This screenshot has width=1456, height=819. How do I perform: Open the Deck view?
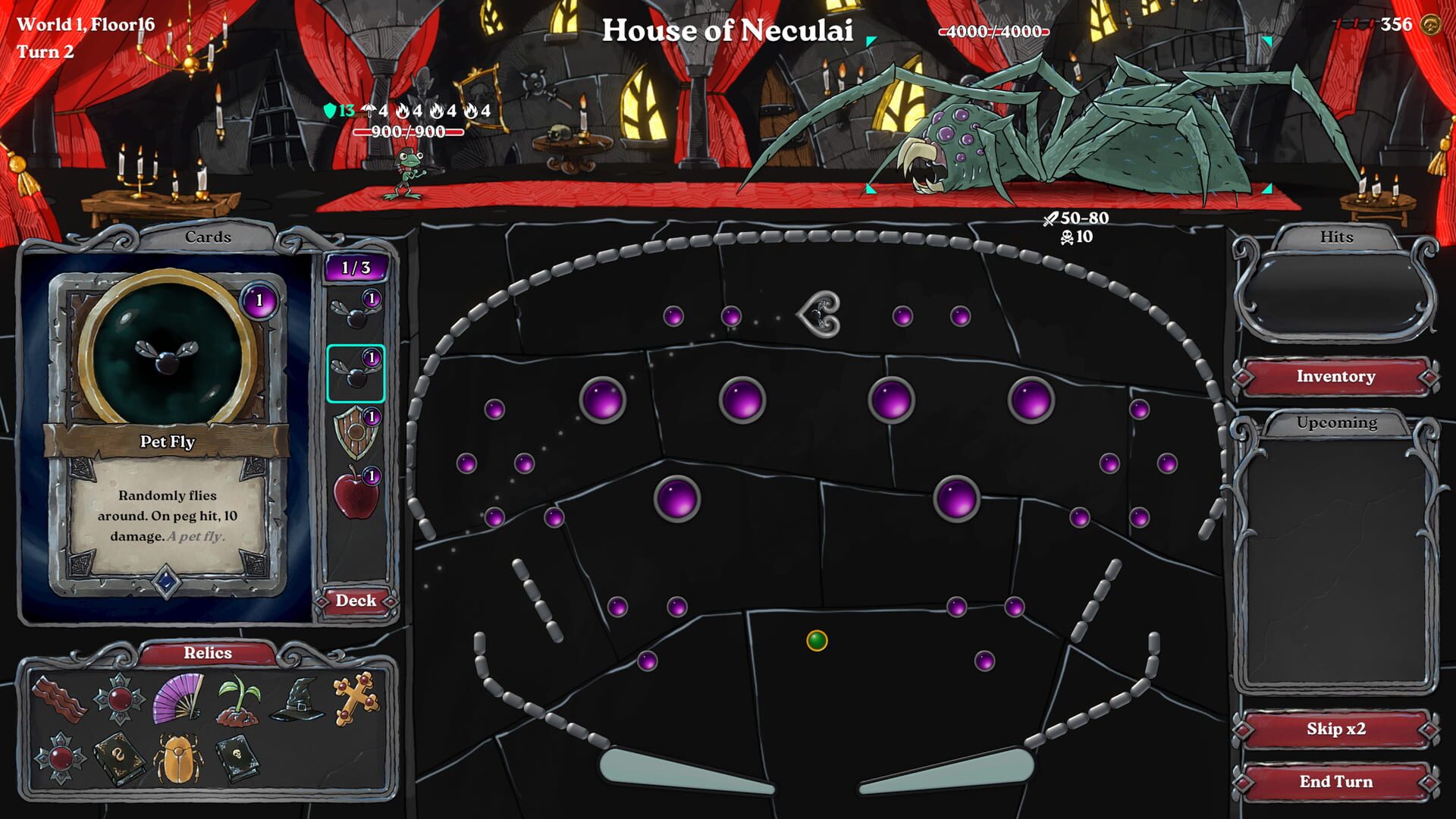click(356, 600)
